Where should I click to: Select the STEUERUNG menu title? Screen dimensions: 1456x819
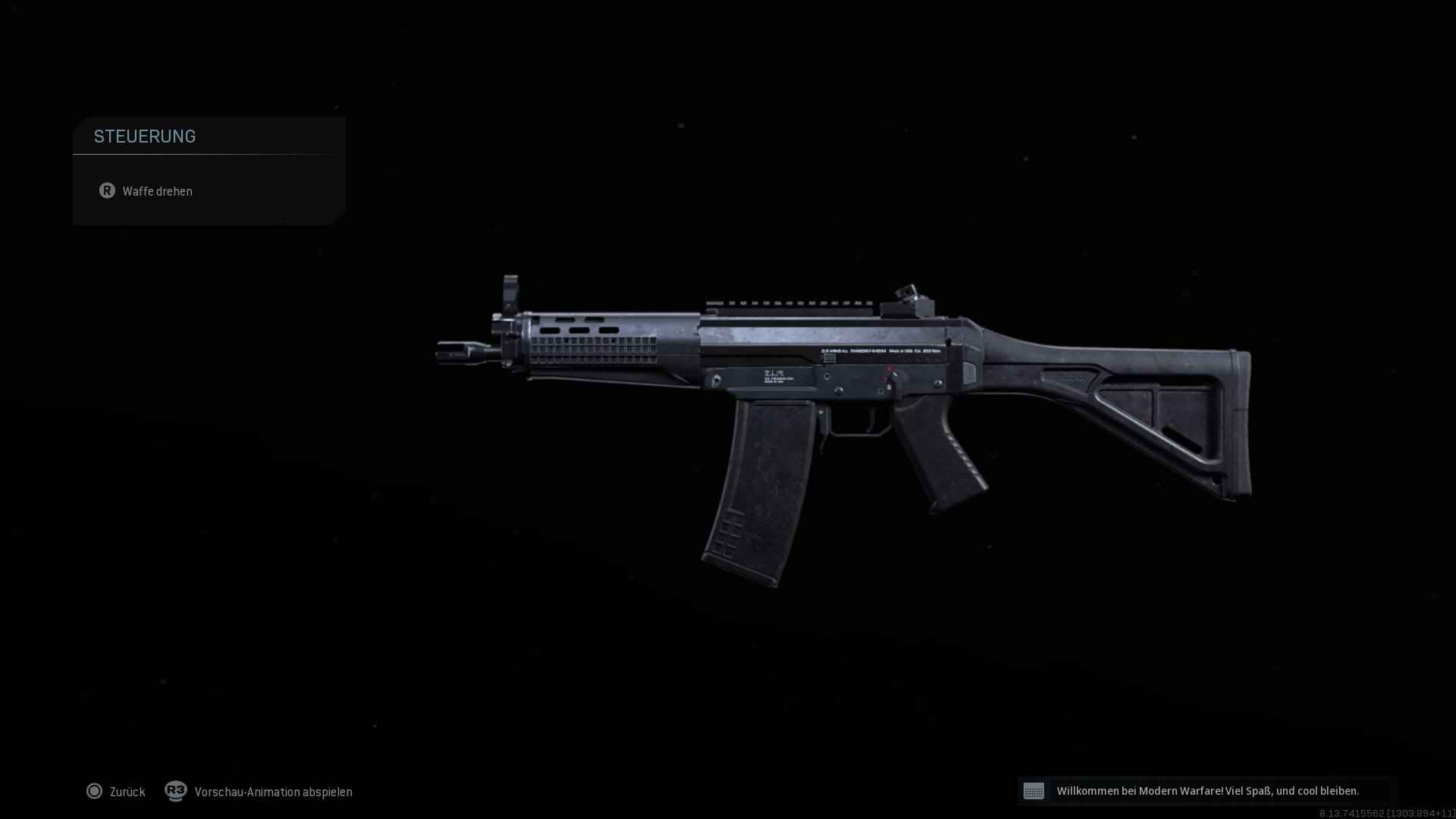point(145,136)
